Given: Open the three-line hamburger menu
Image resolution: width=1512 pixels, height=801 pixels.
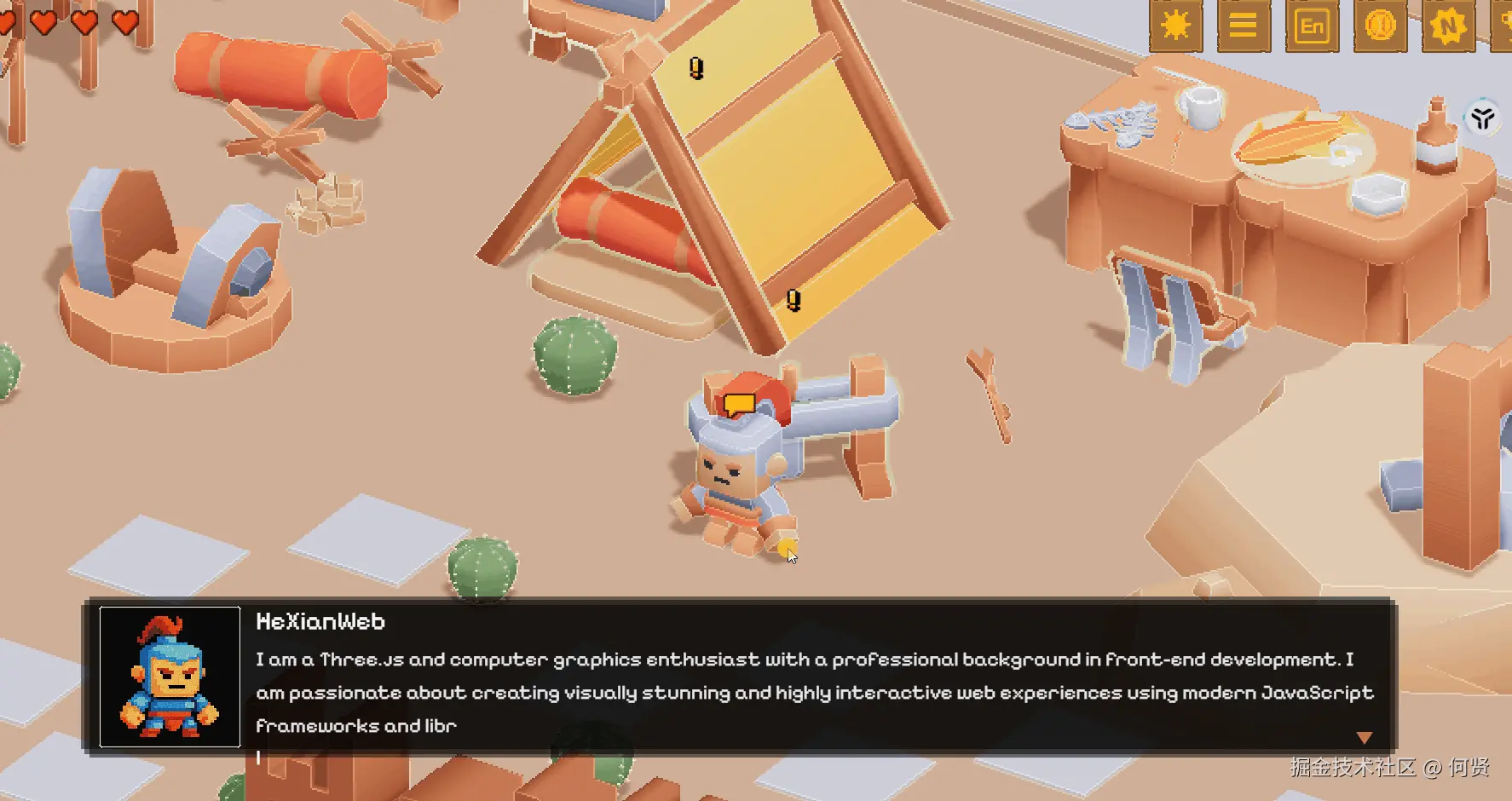Looking at the screenshot, I should coord(1243,26).
